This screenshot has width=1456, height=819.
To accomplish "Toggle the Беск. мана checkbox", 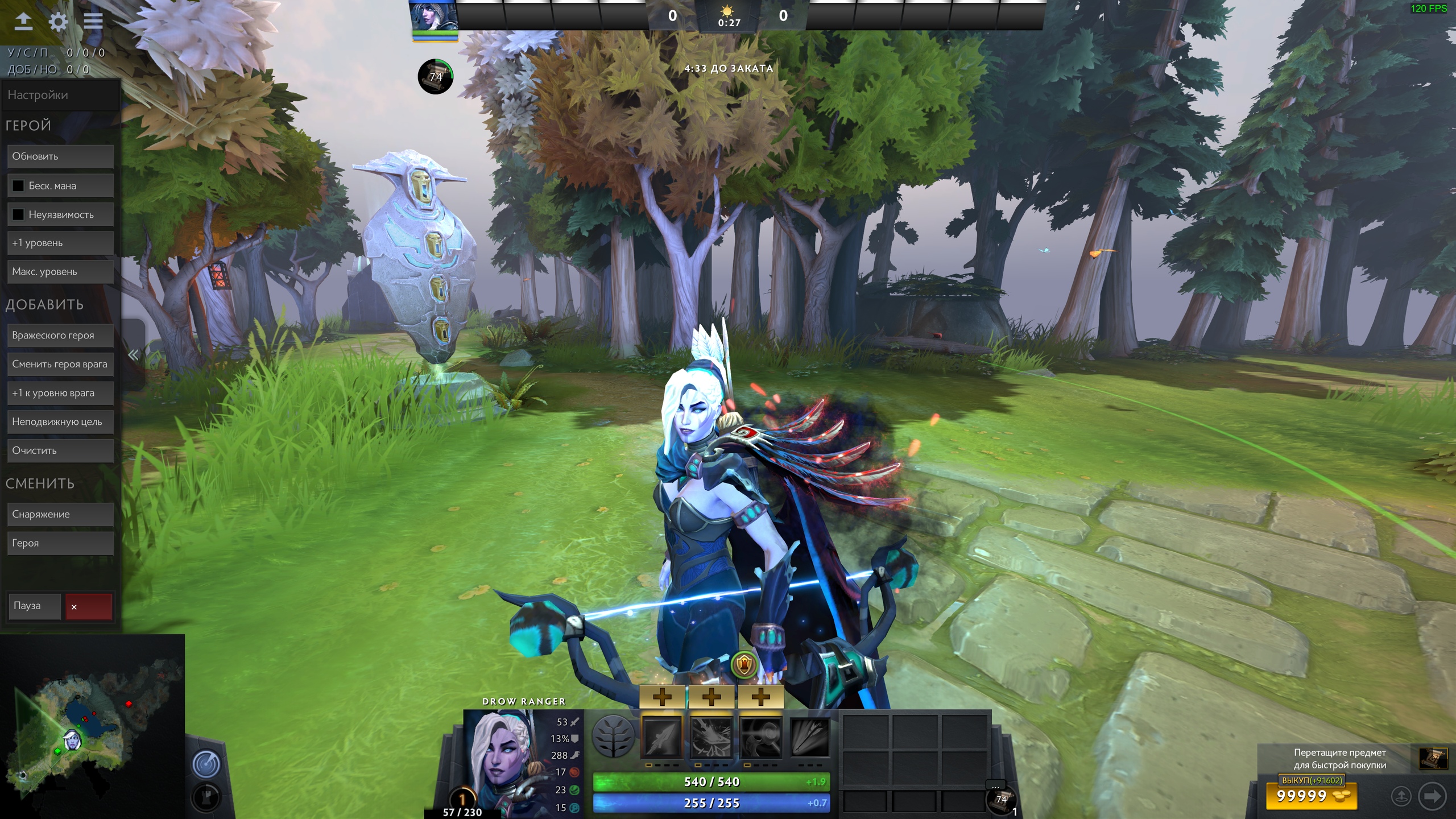I will click(18, 186).
